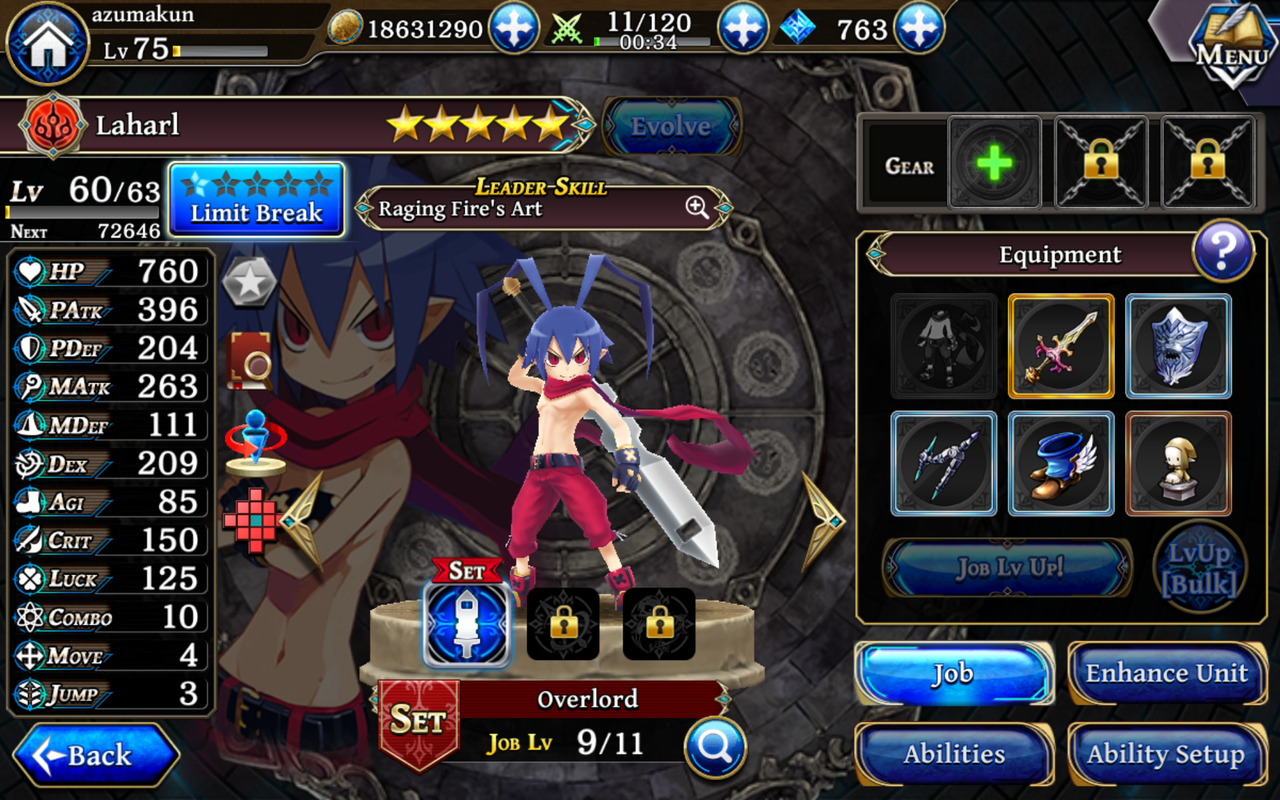The height and width of the screenshot is (800, 1280).
Task: Select the pink-hilted sword equipment slot
Action: (x=1060, y=346)
